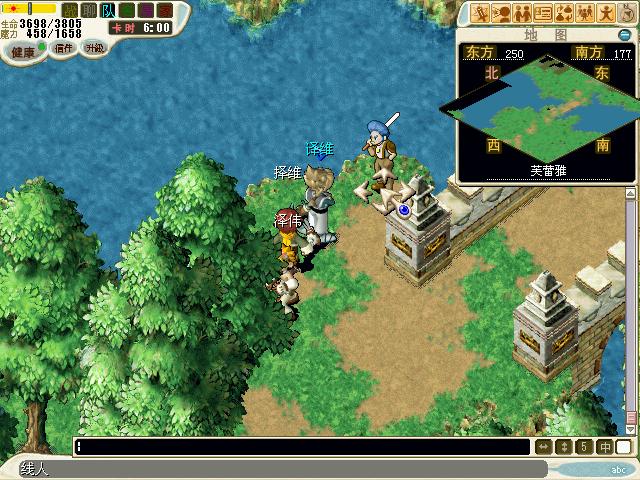This screenshot has width=640, height=480.
Task: Open the 信件 mail button
Action: pos(64,48)
